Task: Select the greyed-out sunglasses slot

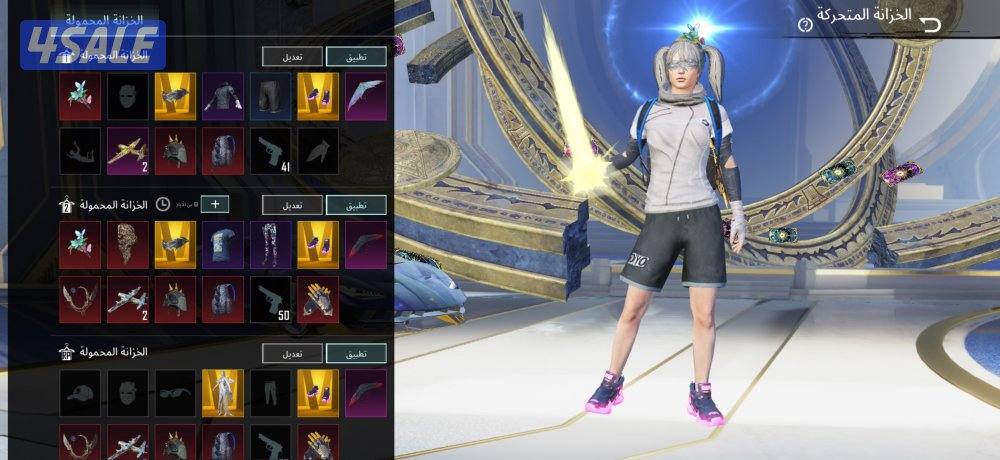Action: (174, 392)
